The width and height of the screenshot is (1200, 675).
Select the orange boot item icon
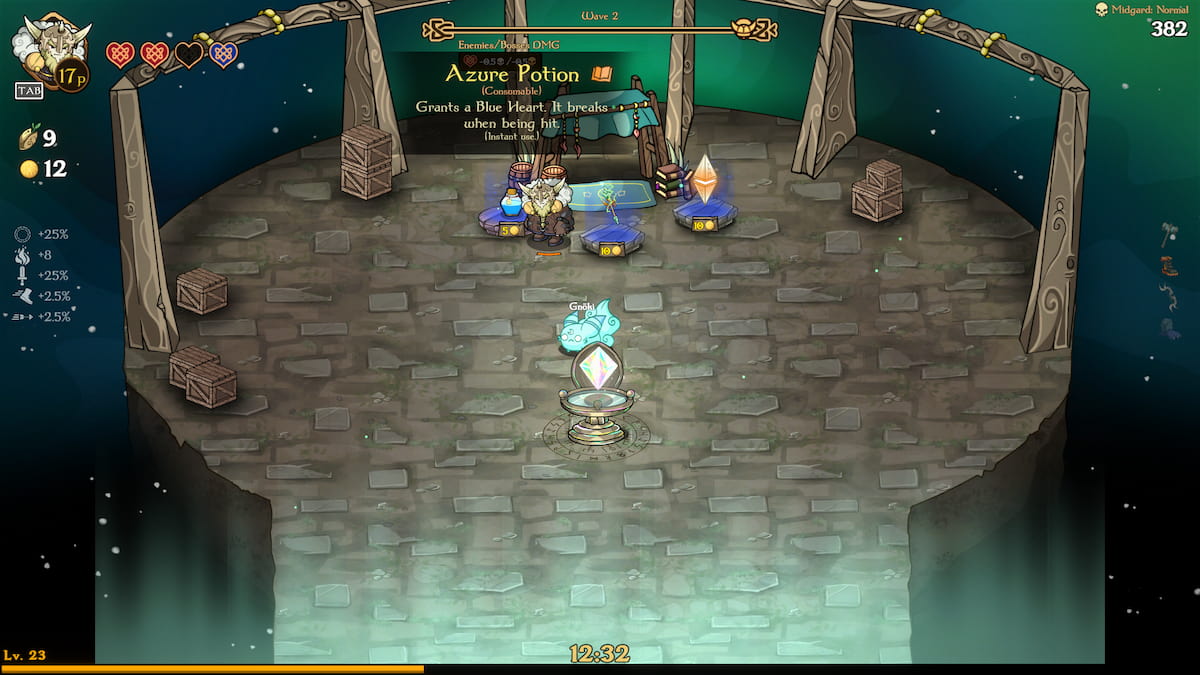click(1170, 266)
